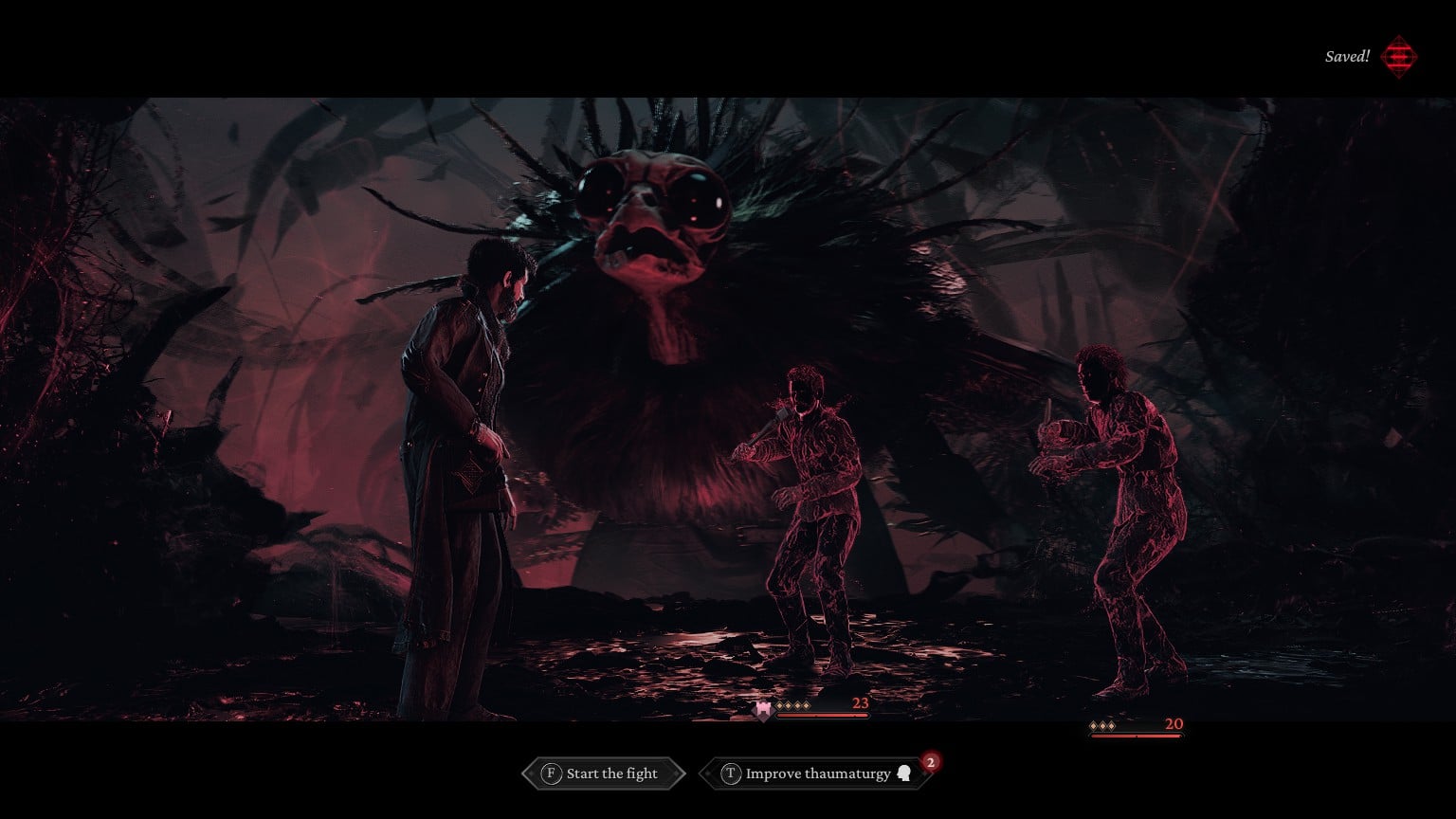The width and height of the screenshot is (1456, 819).
Task: Select the Improve thaumaturgy button
Action: point(820,773)
